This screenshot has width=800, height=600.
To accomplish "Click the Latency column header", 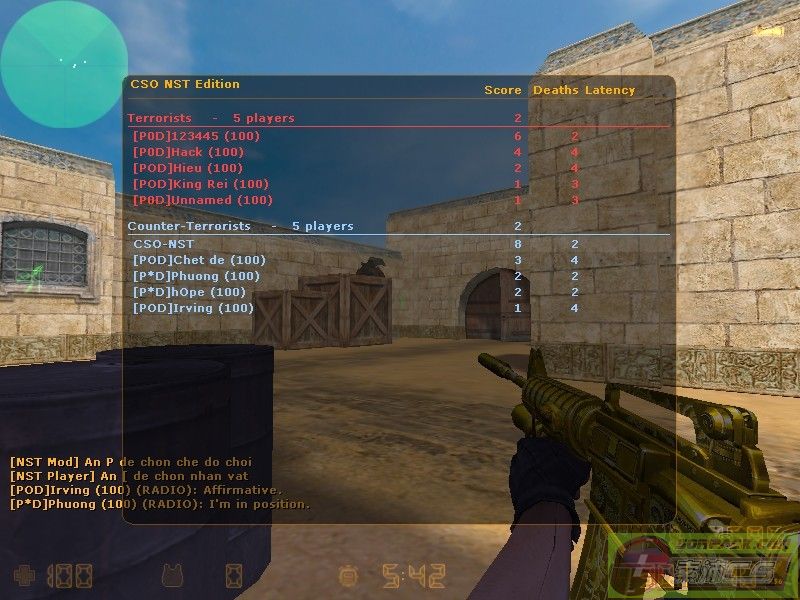I will (x=610, y=90).
